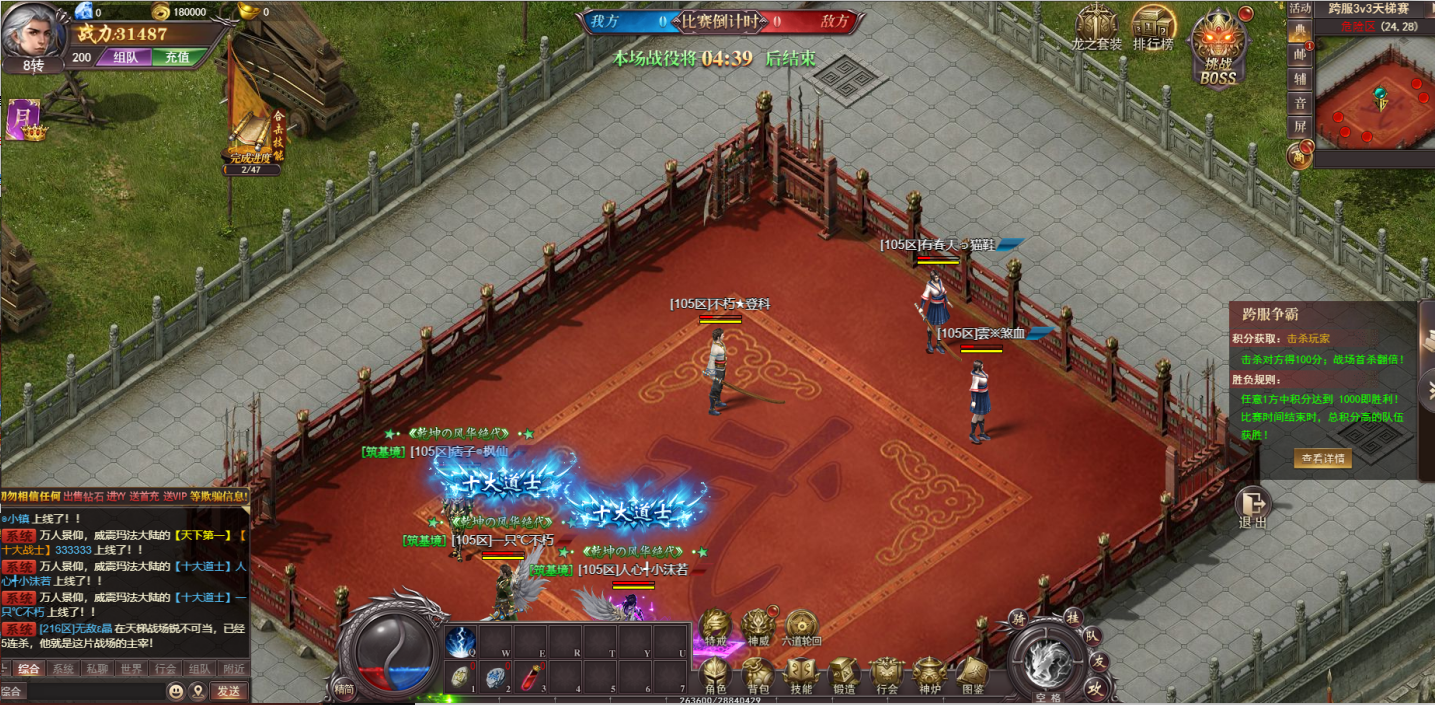Screen dimensions: 1435x705
Task: Switch chat to the 世界 tab
Action: (131, 669)
